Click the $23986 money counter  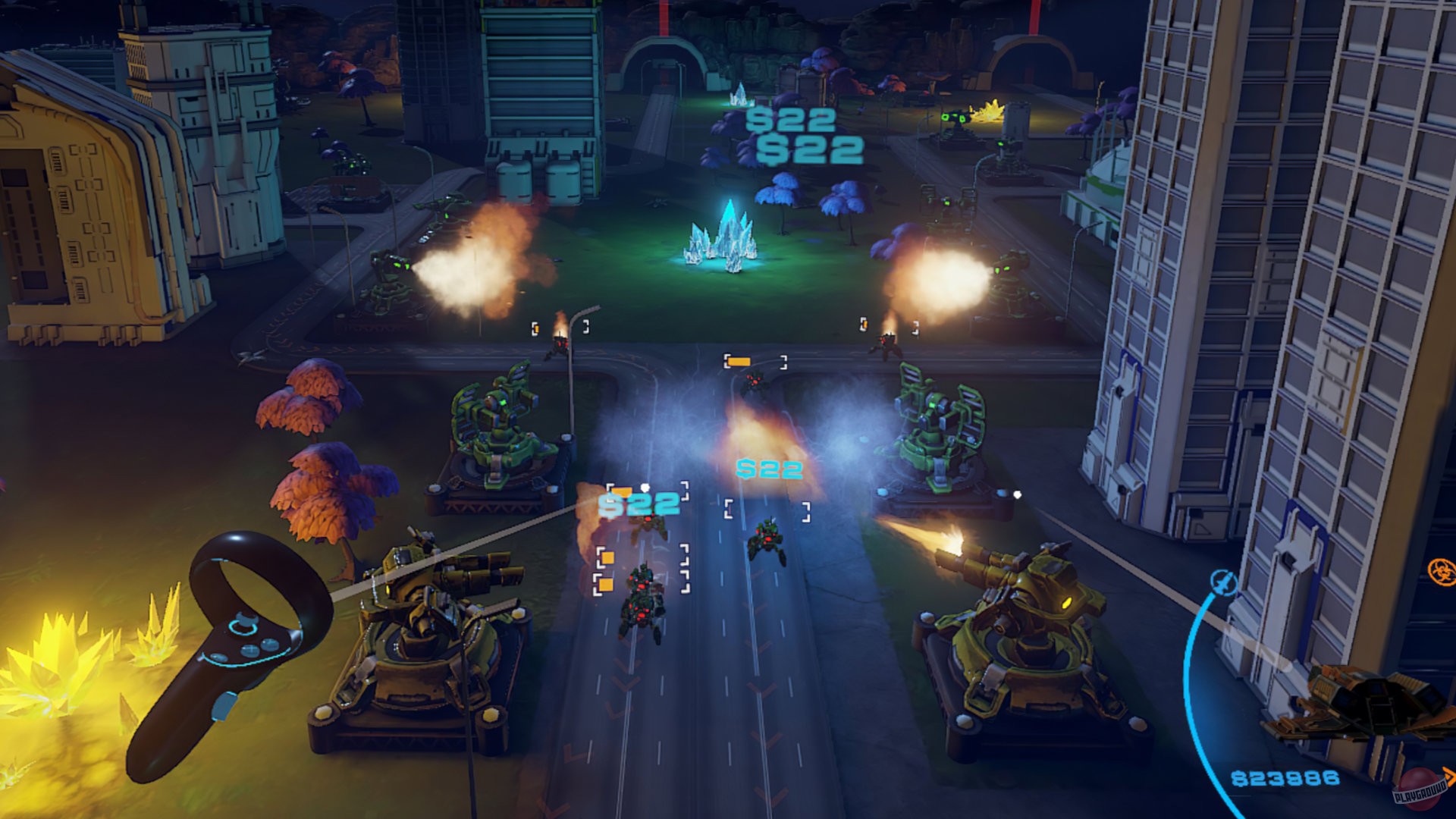[x=1285, y=779]
